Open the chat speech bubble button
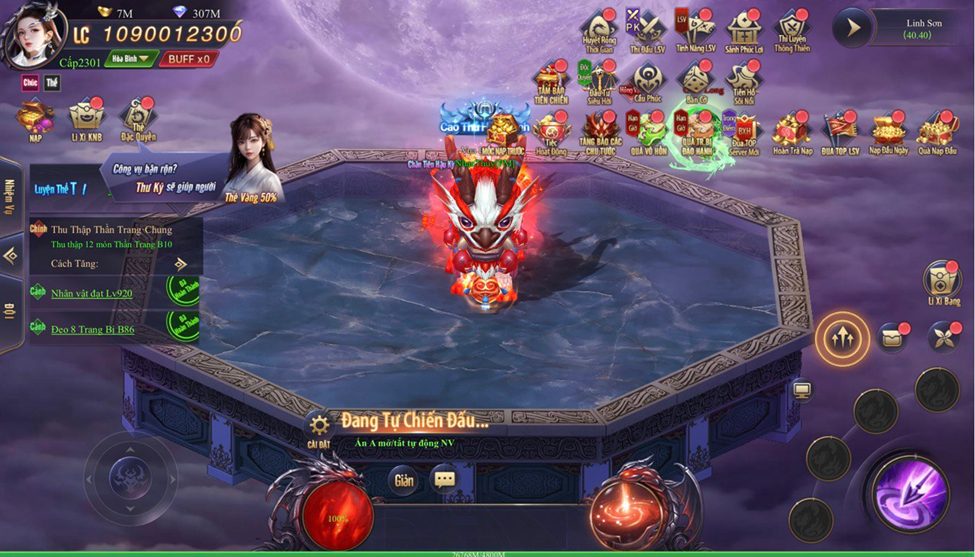 445,480
